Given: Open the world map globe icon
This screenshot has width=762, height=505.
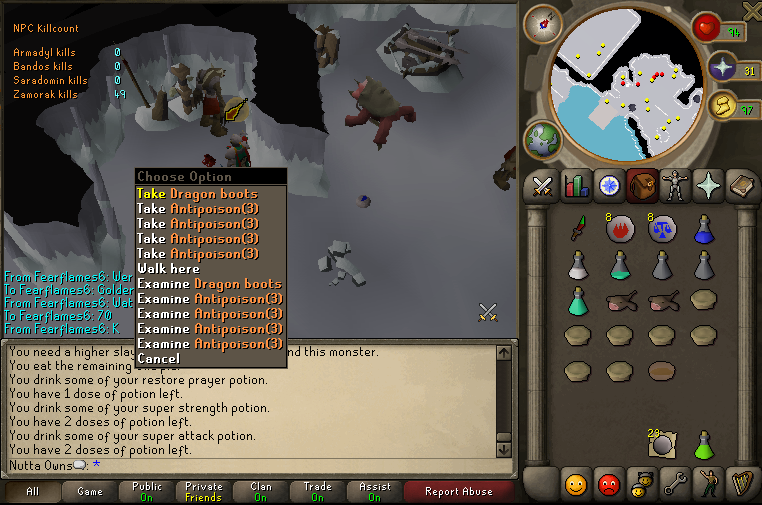Looking at the screenshot, I should [x=543, y=139].
